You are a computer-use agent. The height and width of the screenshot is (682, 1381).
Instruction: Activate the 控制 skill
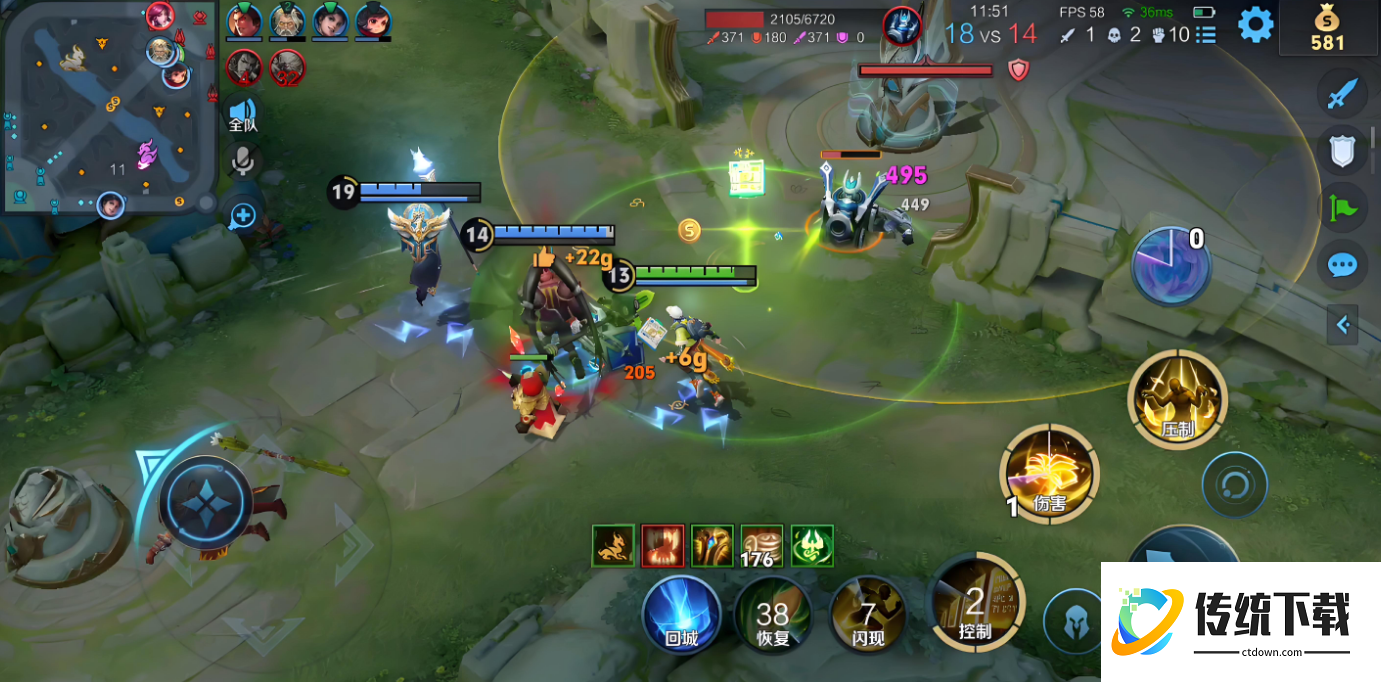point(975,602)
